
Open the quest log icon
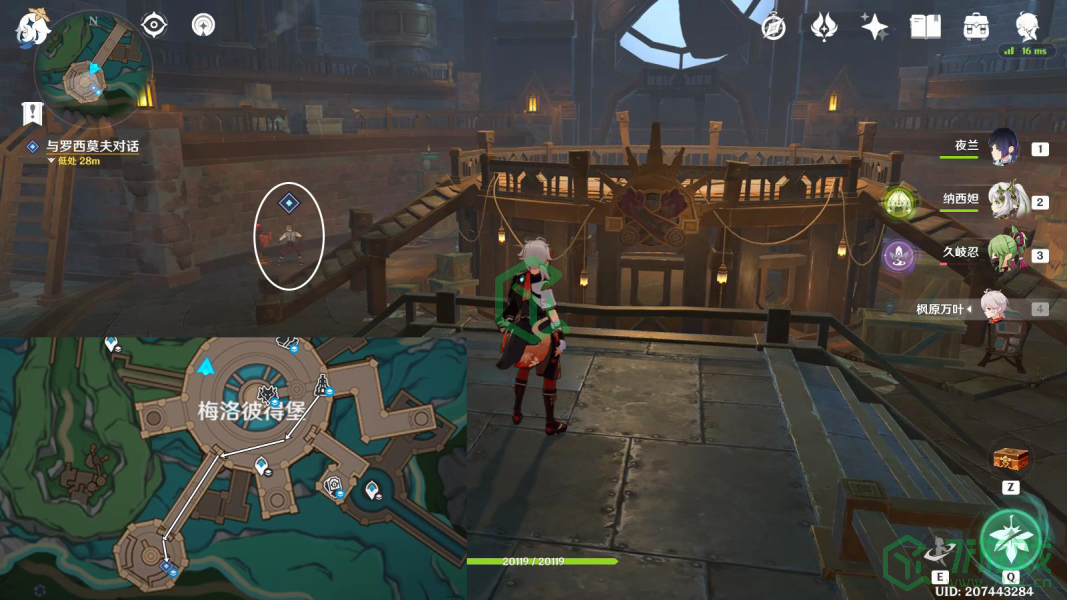point(33,112)
